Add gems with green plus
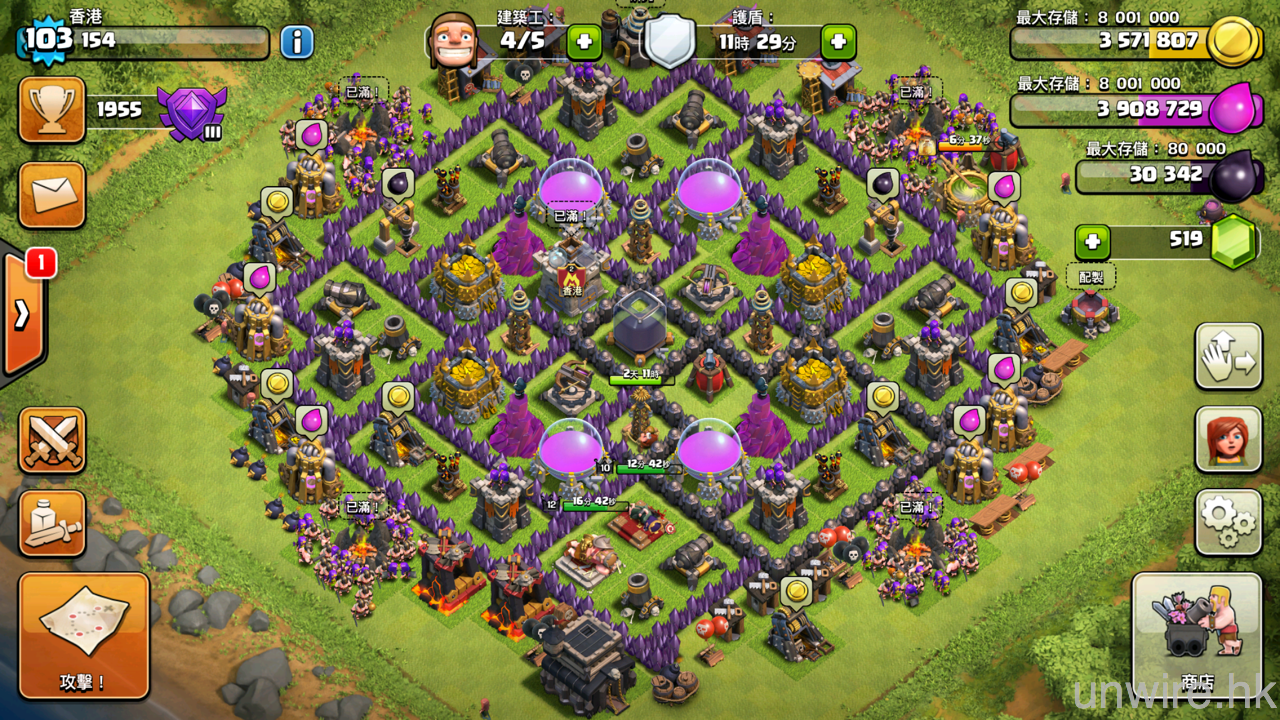Screen dimensions: 1280x720 [1093, 242]
